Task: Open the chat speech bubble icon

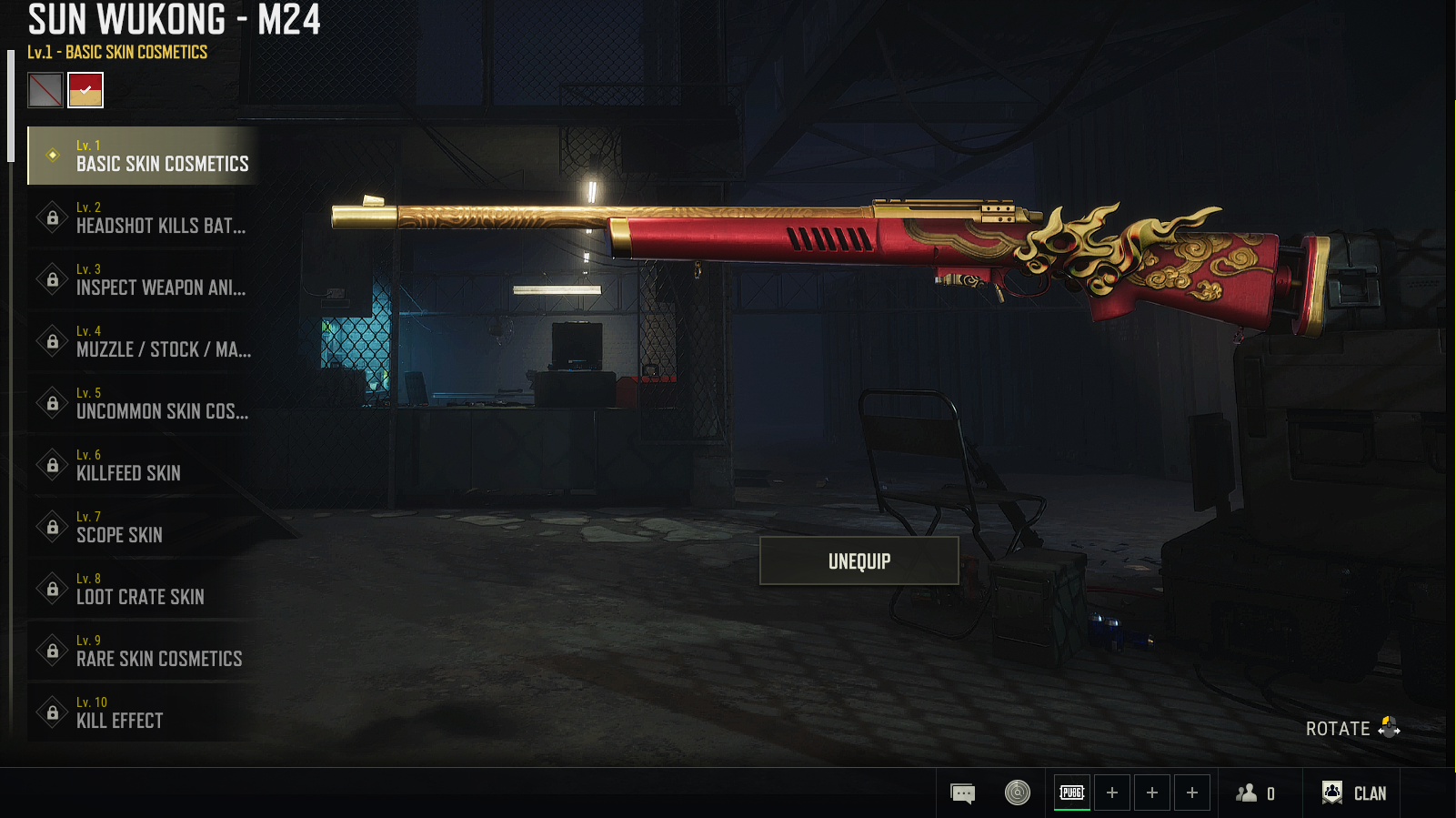Action: [962, 793]
